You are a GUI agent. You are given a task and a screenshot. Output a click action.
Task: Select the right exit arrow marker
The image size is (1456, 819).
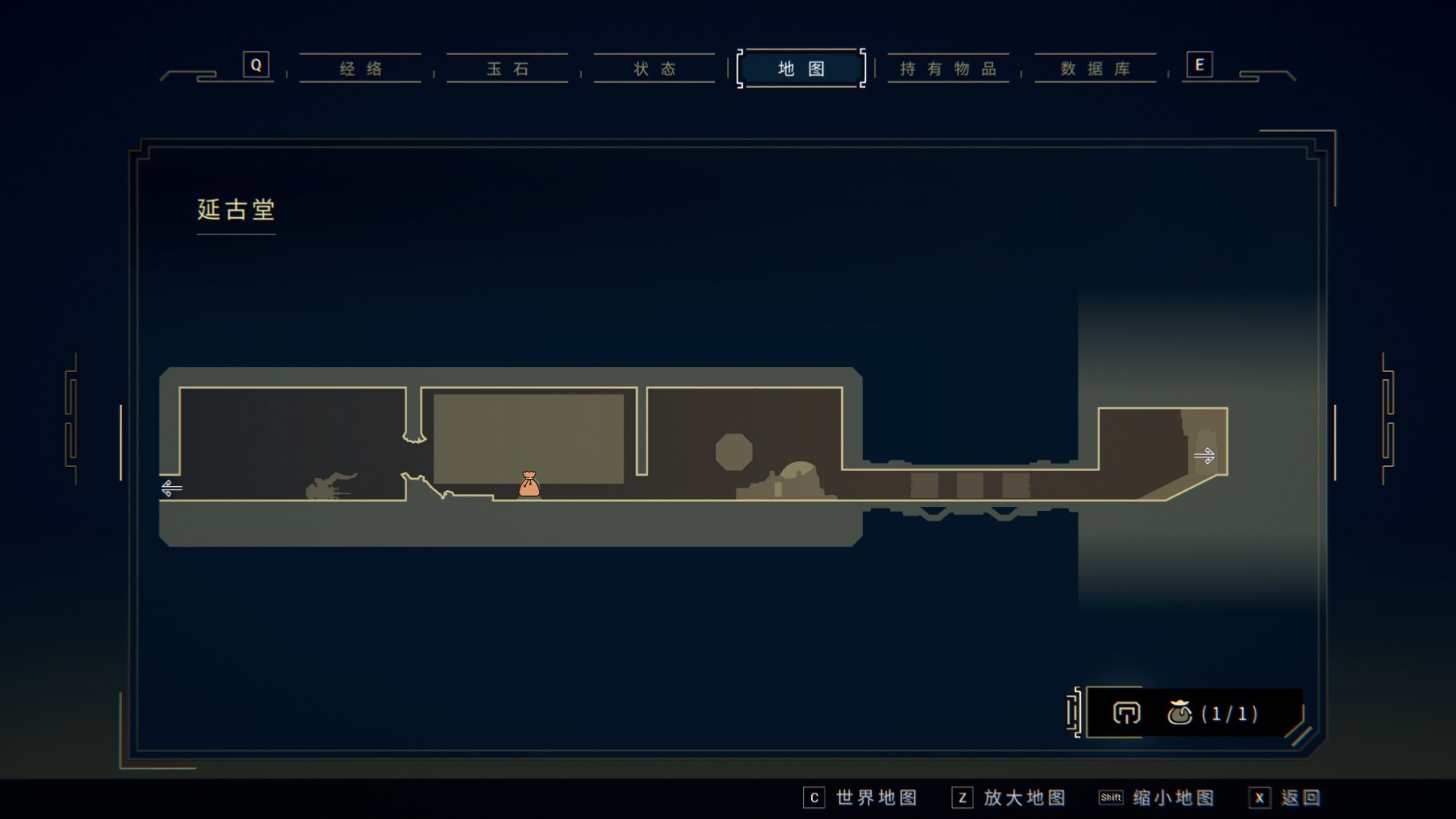click(1204, 456)
